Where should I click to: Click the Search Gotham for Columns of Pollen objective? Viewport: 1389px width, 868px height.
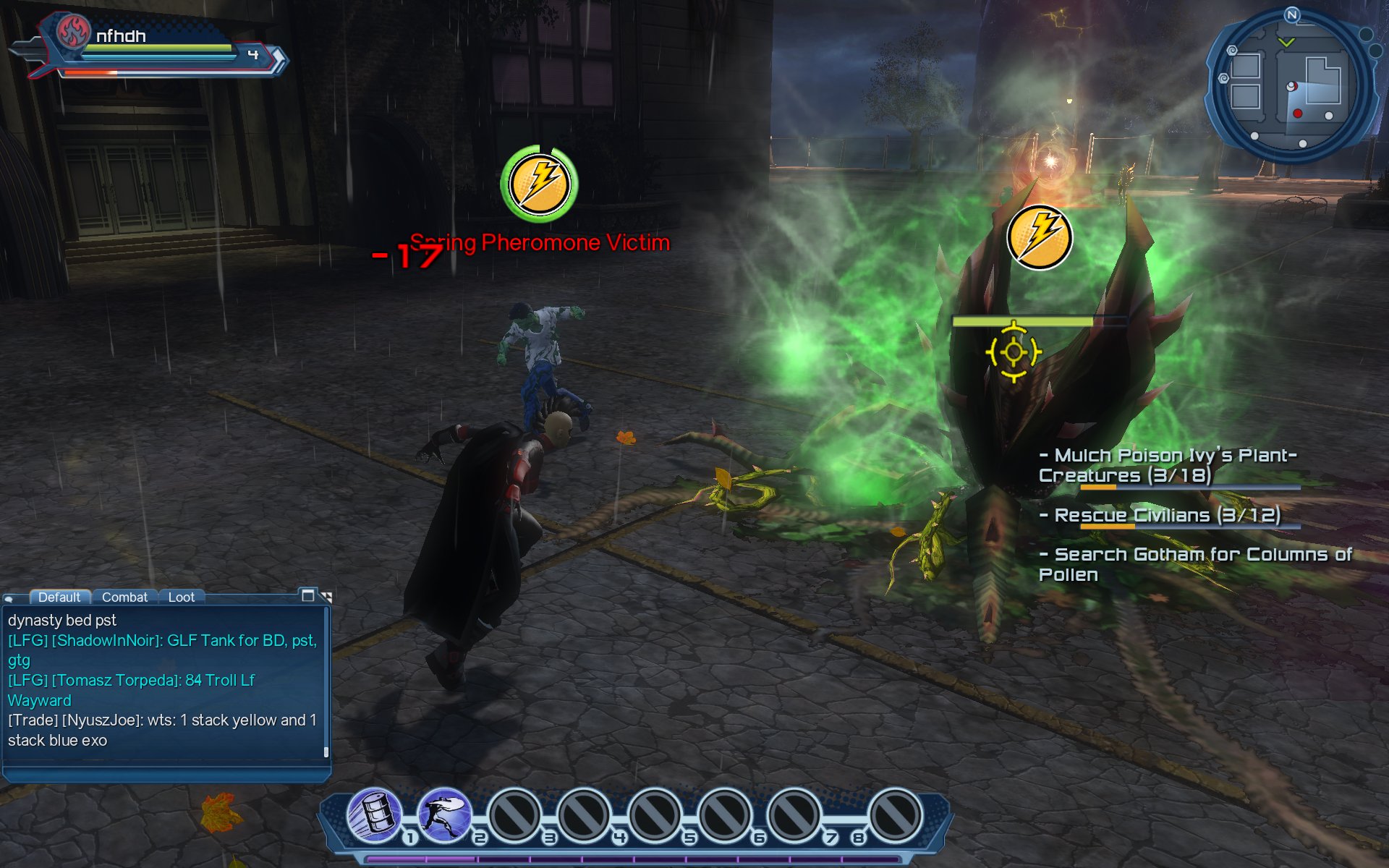pyautogui.click(x=1194, y=564)
